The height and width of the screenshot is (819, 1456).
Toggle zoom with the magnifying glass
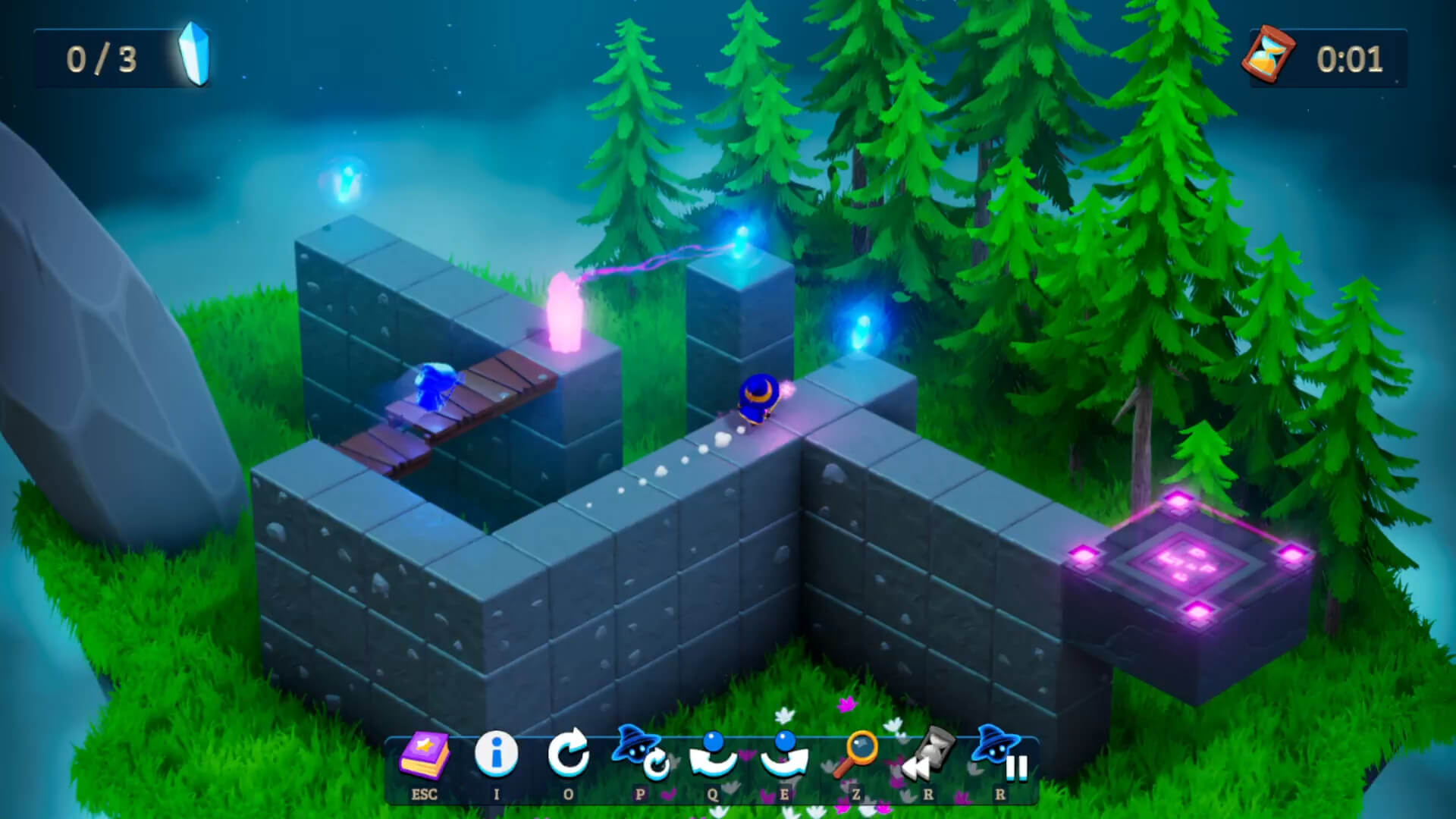[855, 755]
